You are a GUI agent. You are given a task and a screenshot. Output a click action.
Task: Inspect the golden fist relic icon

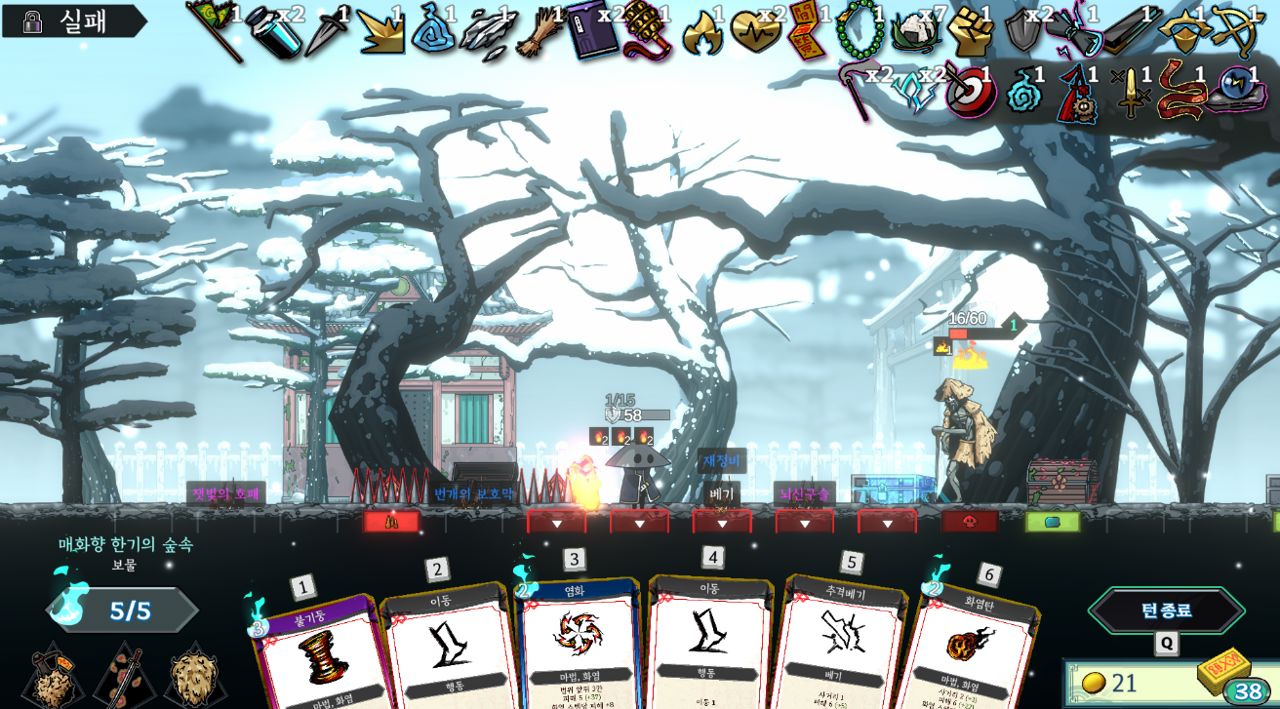pos(967,32)
